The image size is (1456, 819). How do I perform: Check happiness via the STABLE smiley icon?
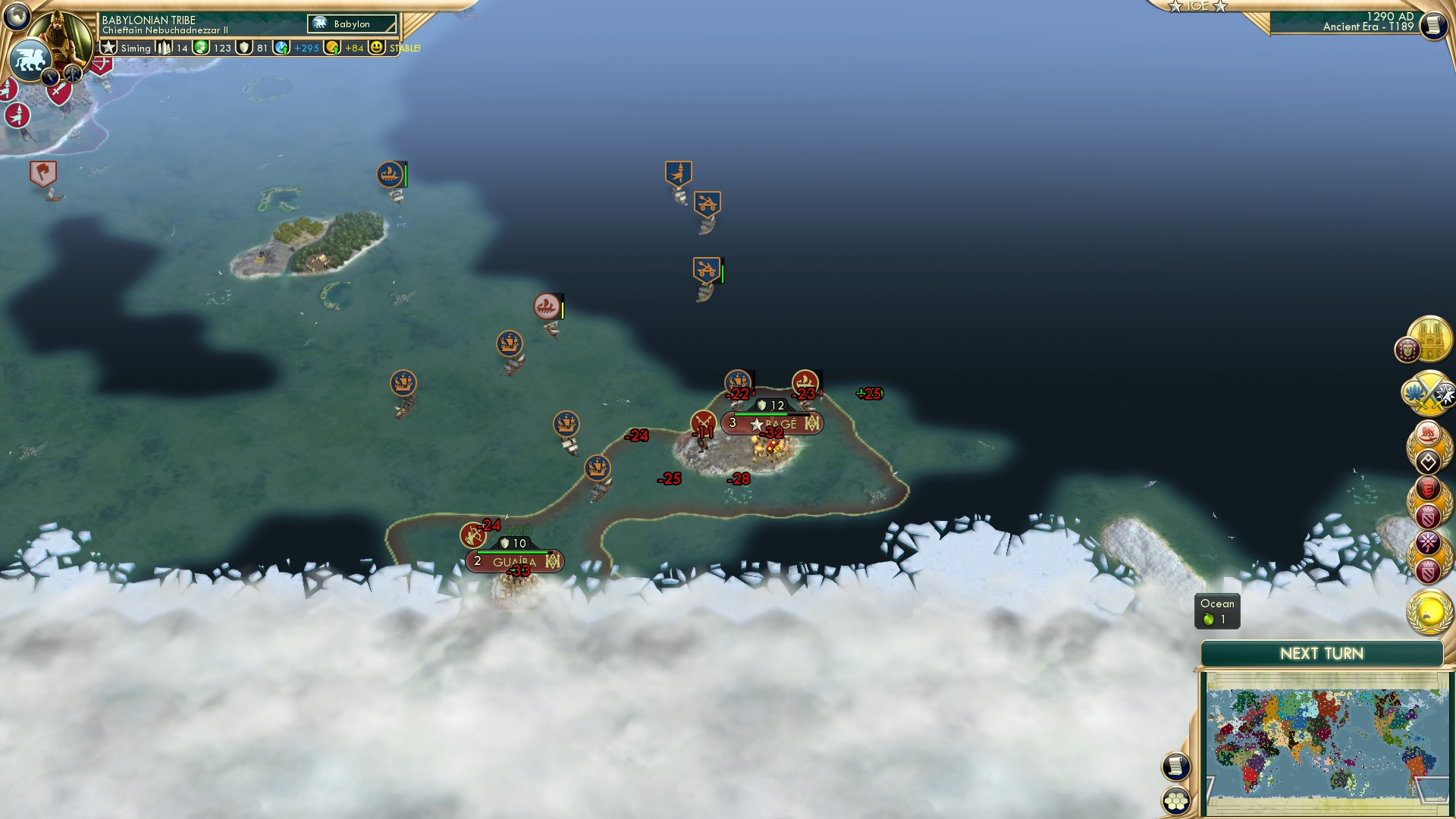(x=377, y=48)
